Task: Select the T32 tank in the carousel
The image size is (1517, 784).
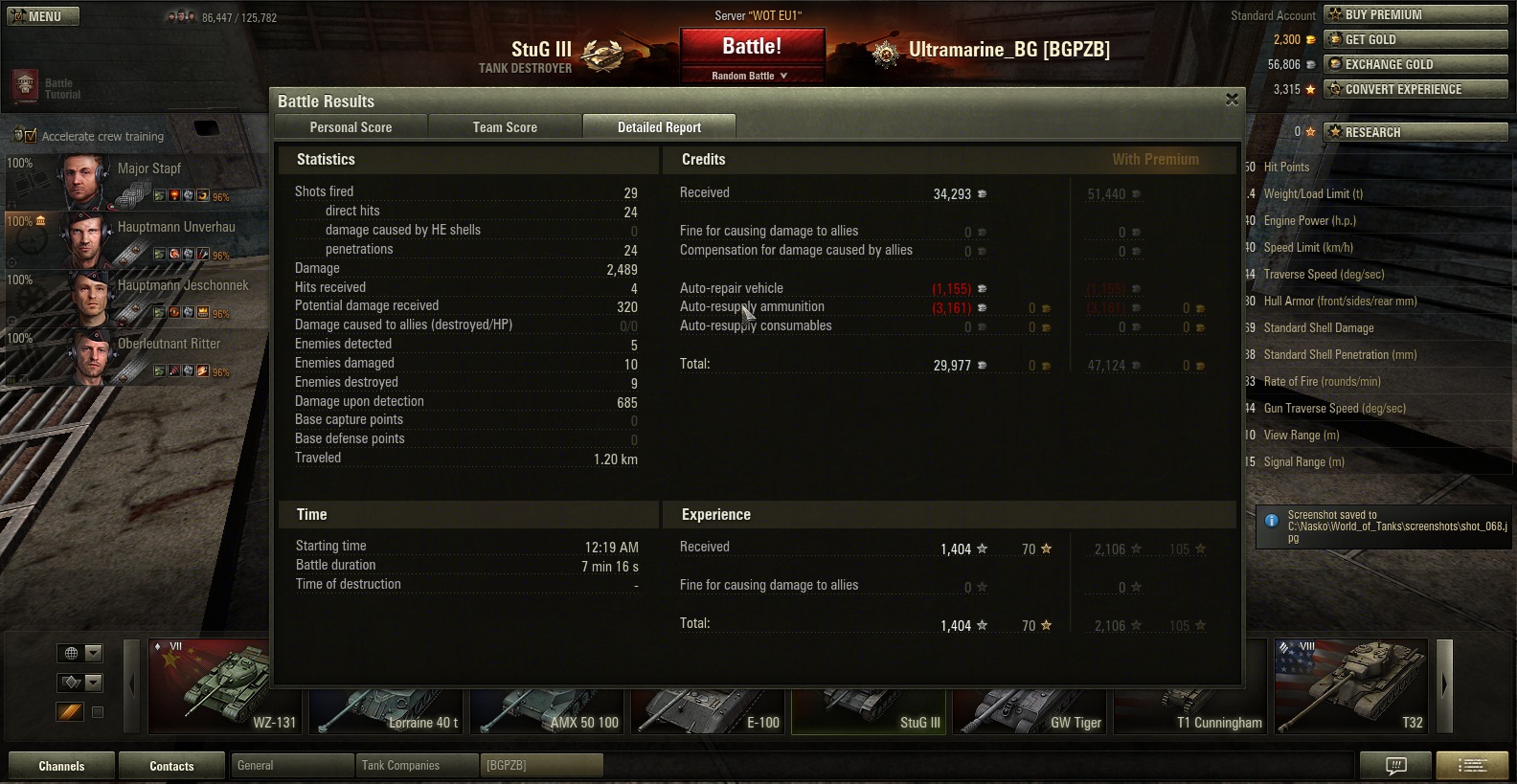Action: click(1350, 686)
